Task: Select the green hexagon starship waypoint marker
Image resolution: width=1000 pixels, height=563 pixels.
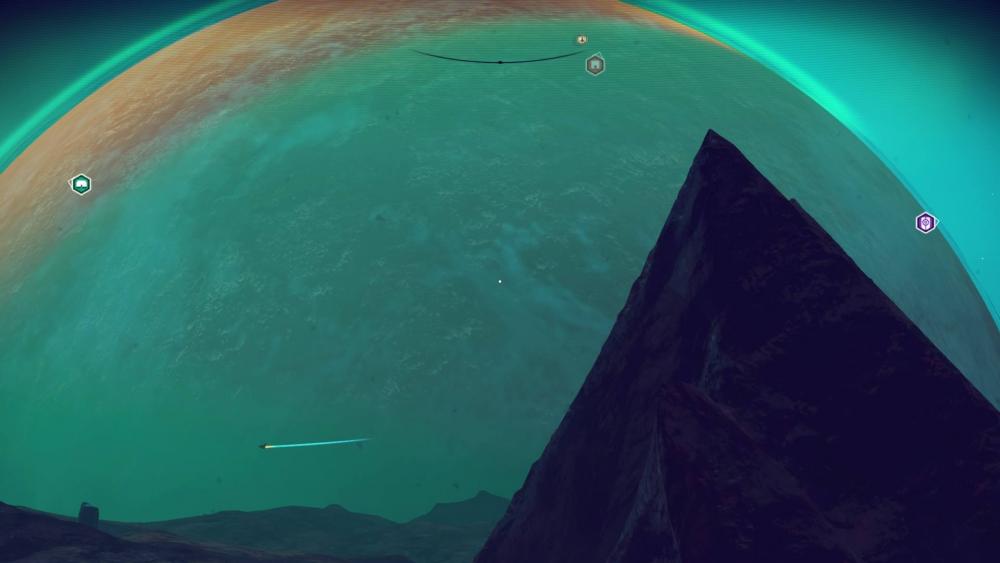Action: click(x=80, y=184)
